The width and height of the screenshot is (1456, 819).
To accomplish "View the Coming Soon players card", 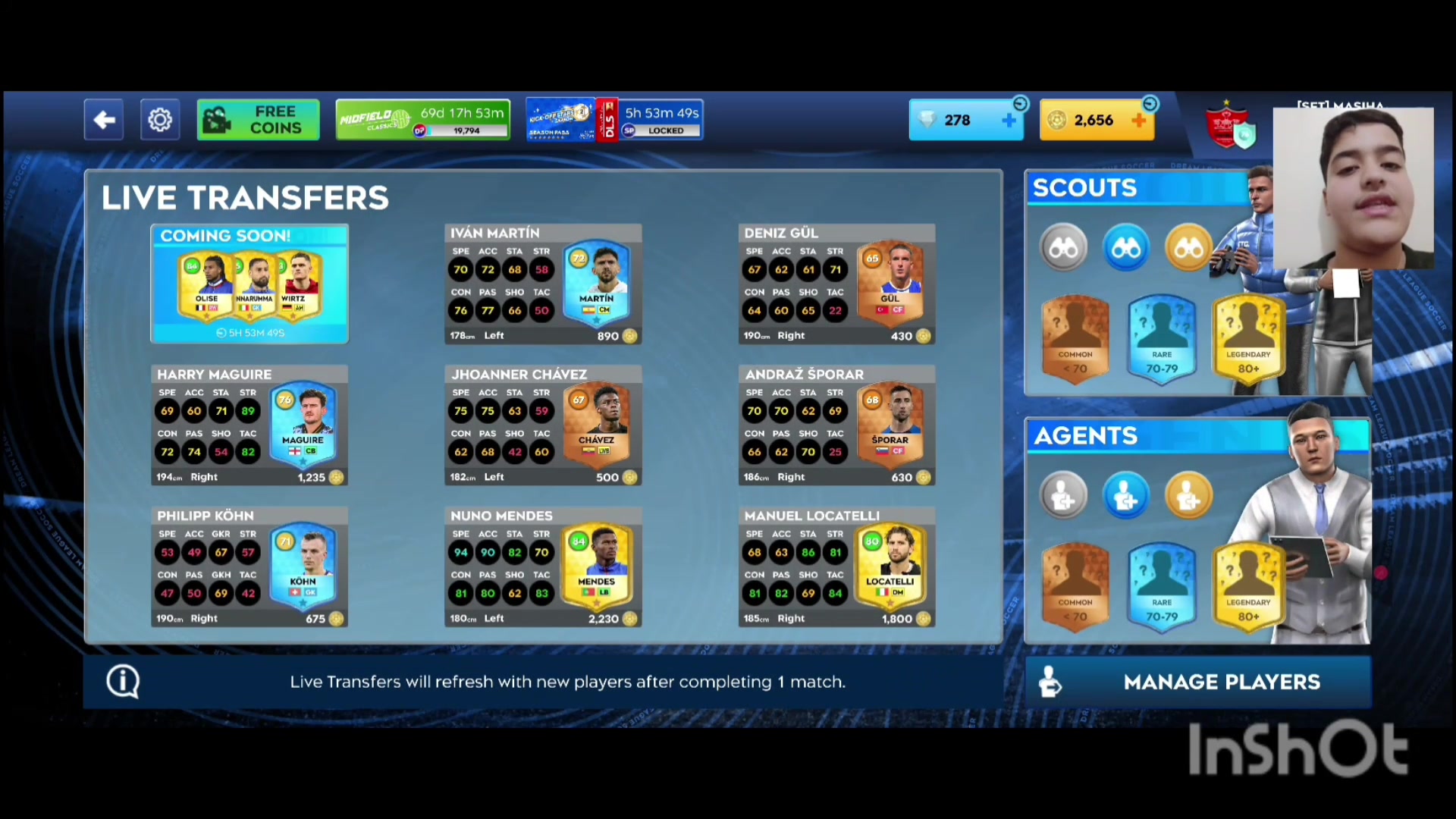I will click(x=249, y=284).
